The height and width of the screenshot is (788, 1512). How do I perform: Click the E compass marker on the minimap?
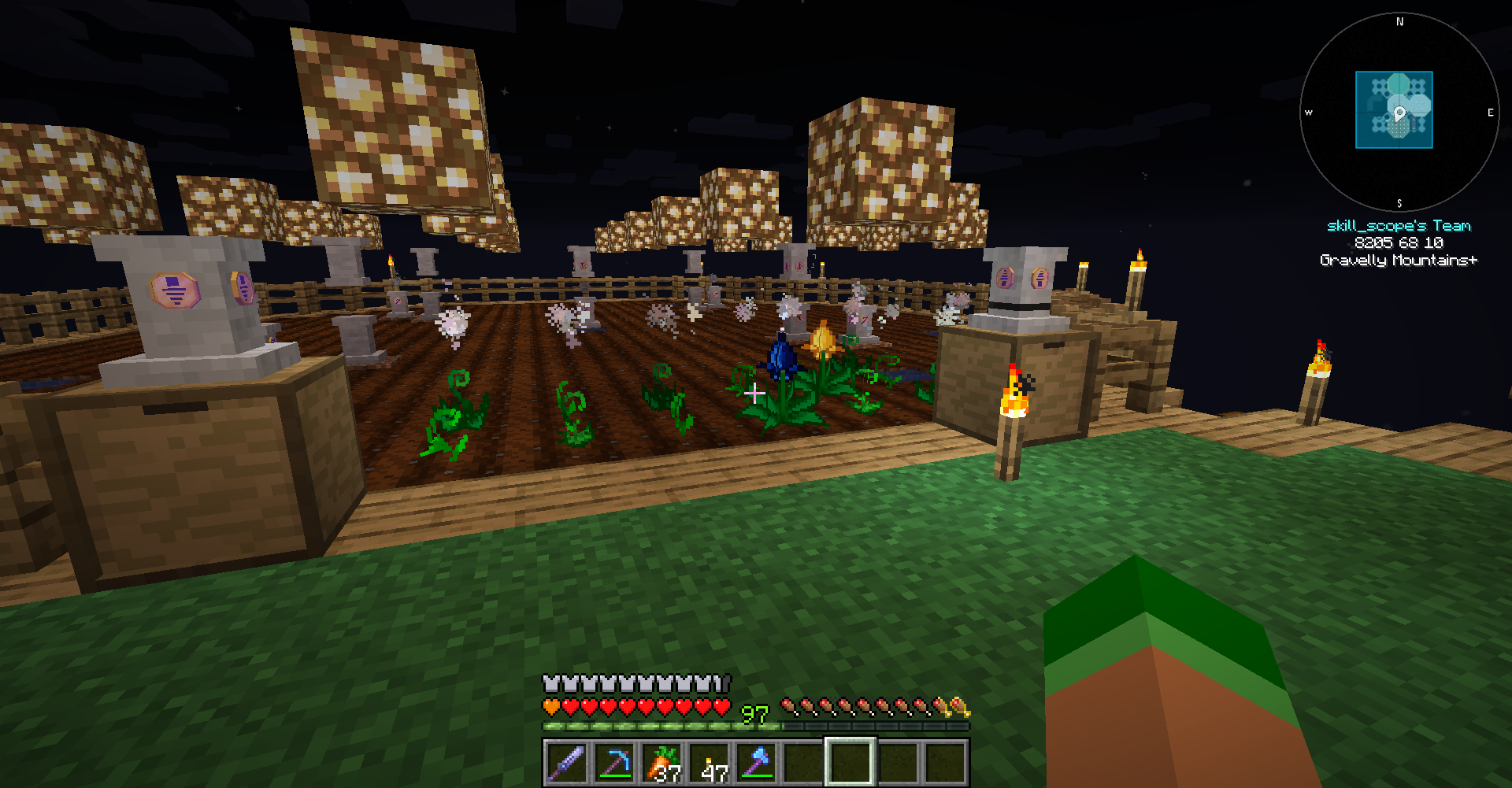coord(1489,113)
